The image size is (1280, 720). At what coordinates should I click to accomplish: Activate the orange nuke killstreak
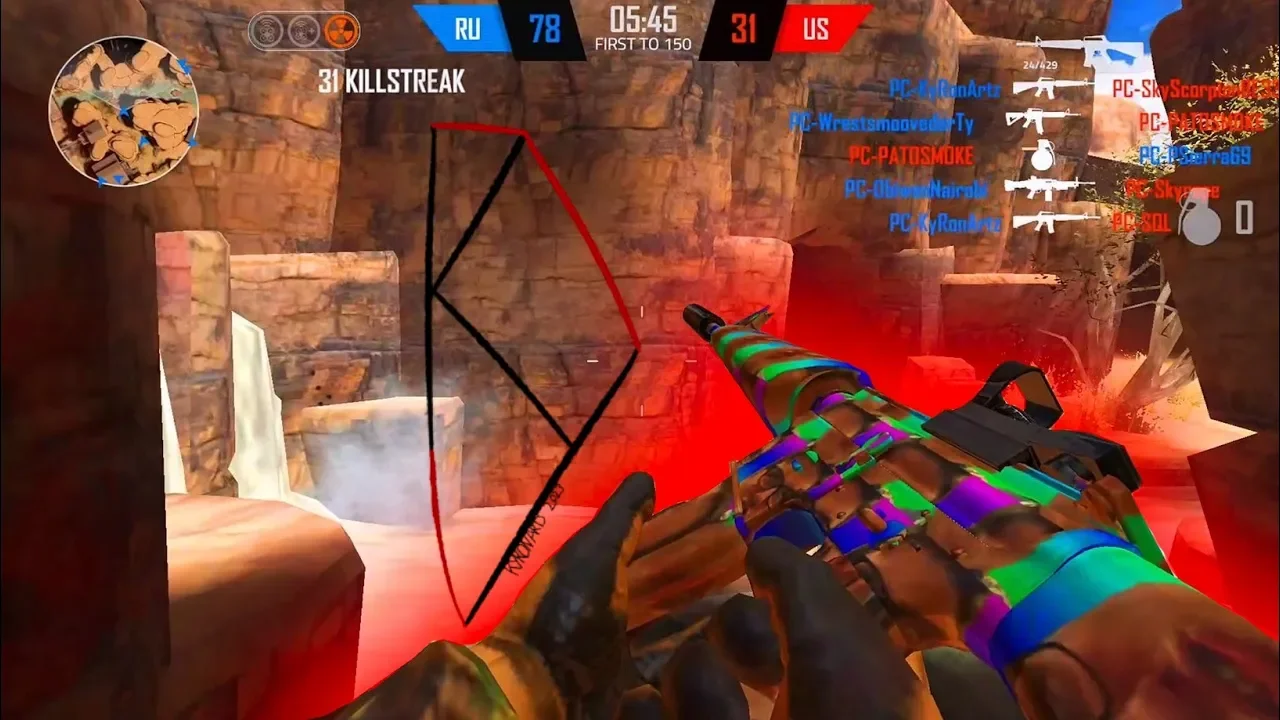pyautogui.click(x=342, y=31)
